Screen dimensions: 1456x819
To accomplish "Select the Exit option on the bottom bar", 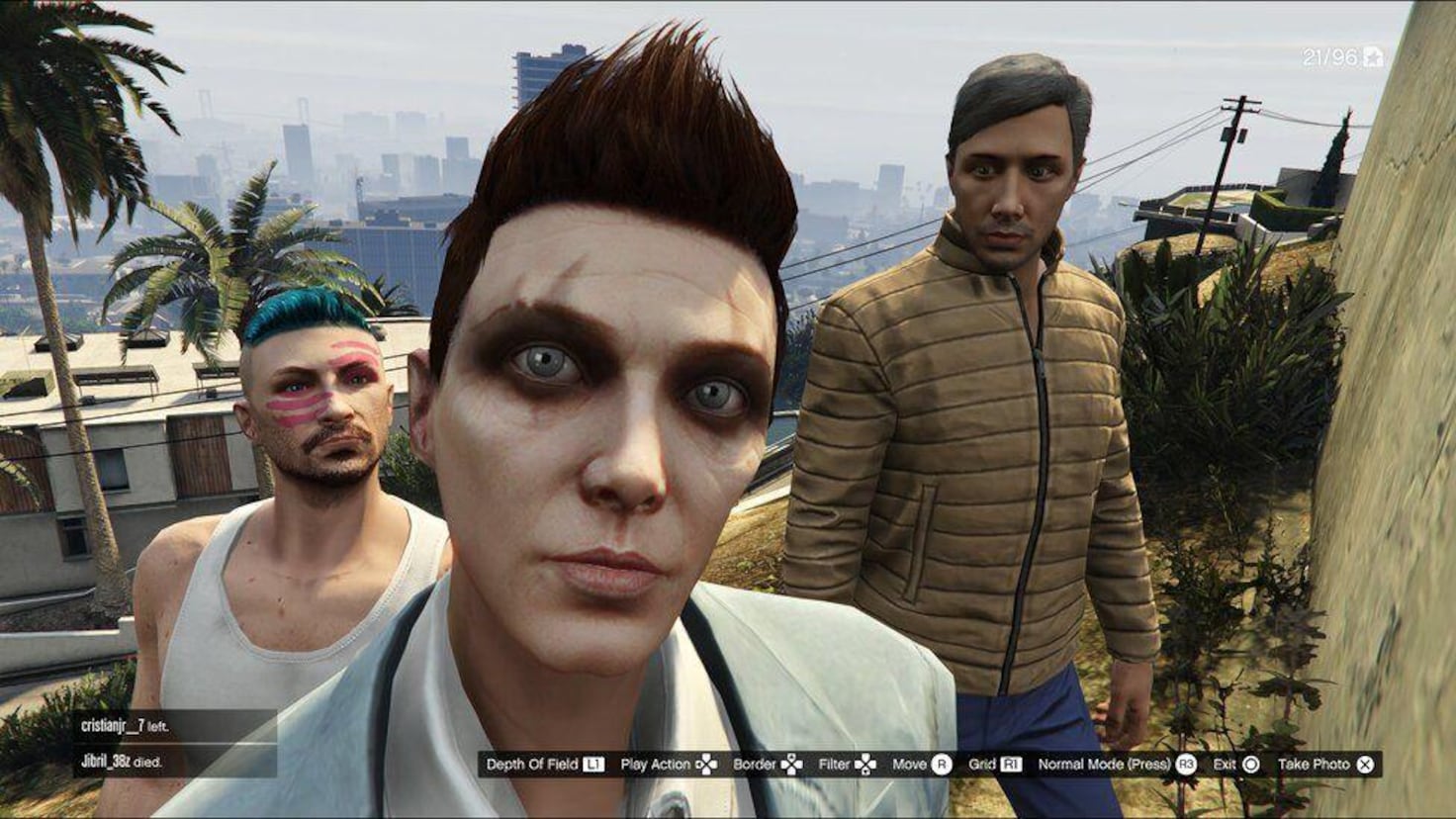I will pos(1226,764).
